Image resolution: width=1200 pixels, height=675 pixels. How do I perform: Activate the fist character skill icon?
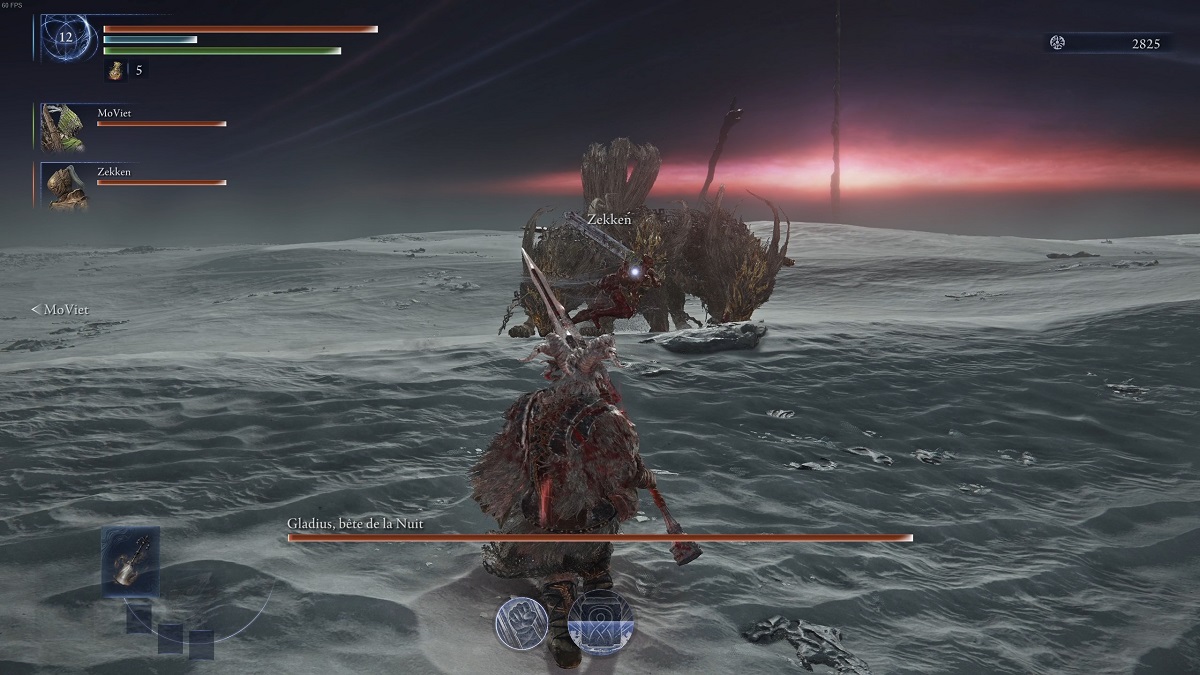click(x=522, y=624)
